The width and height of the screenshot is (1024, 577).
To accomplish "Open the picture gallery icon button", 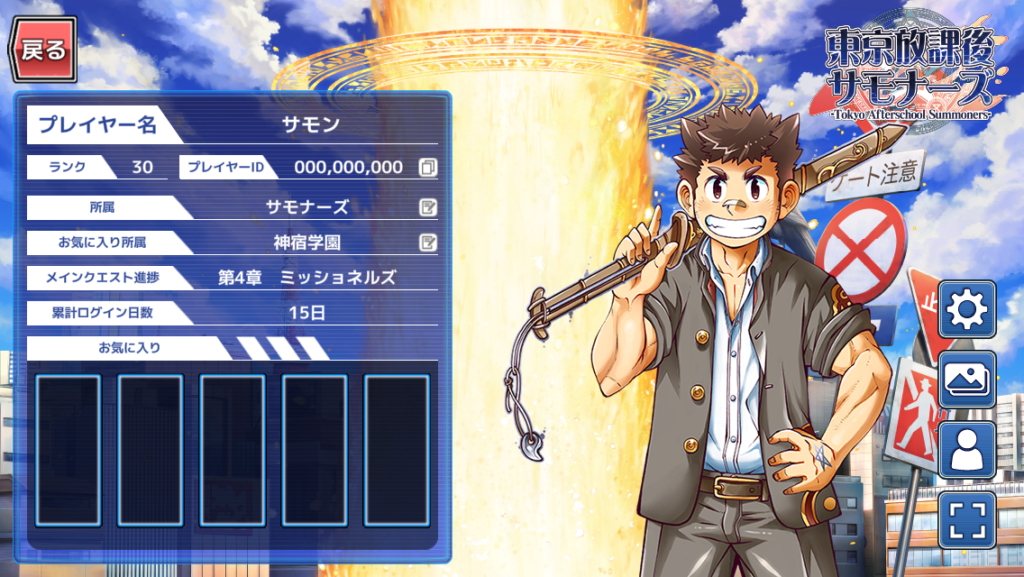I will pyautogui.click(x=966, y=380).
